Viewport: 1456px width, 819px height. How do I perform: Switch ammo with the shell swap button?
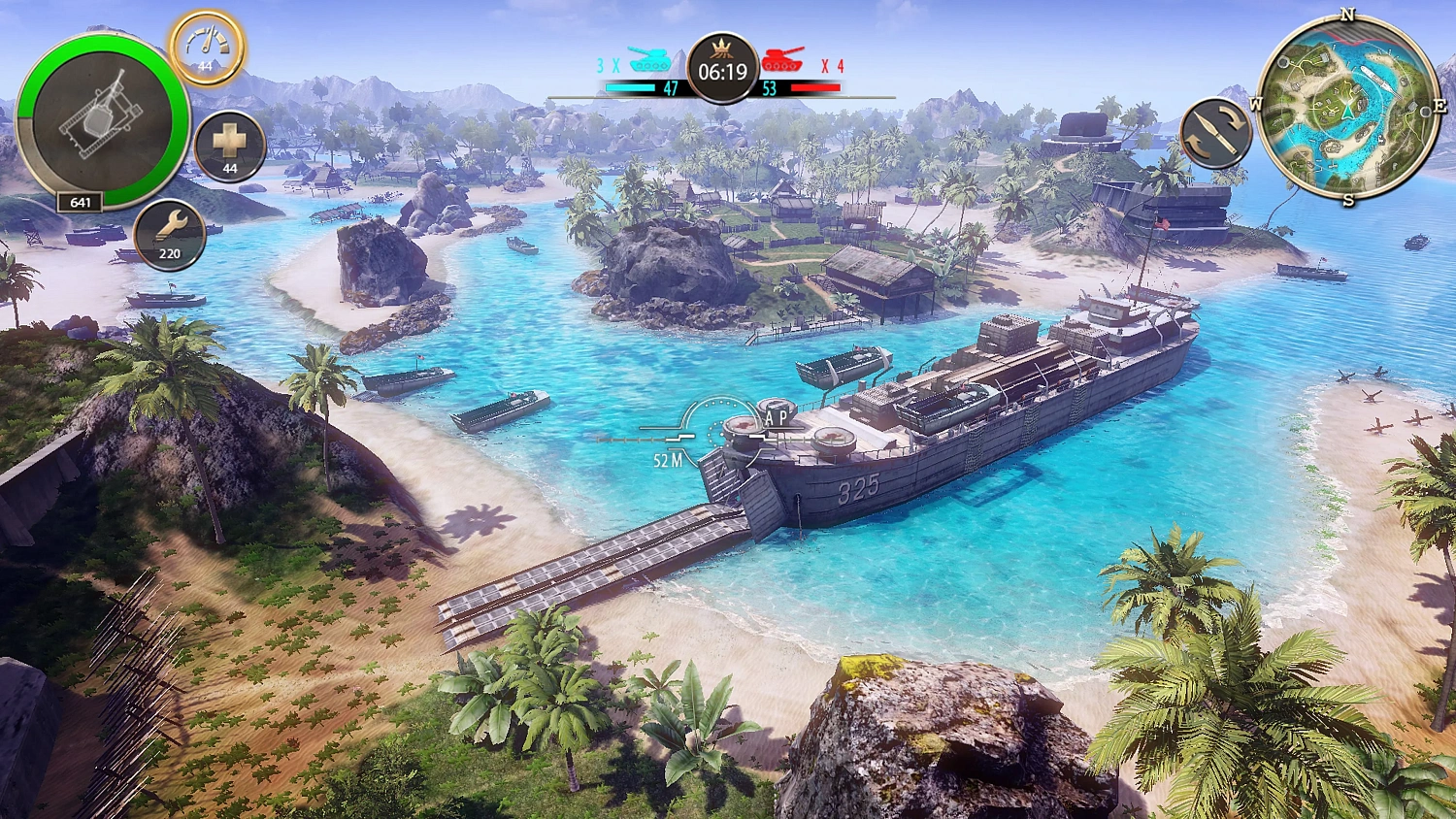[x=1215, y=134]
